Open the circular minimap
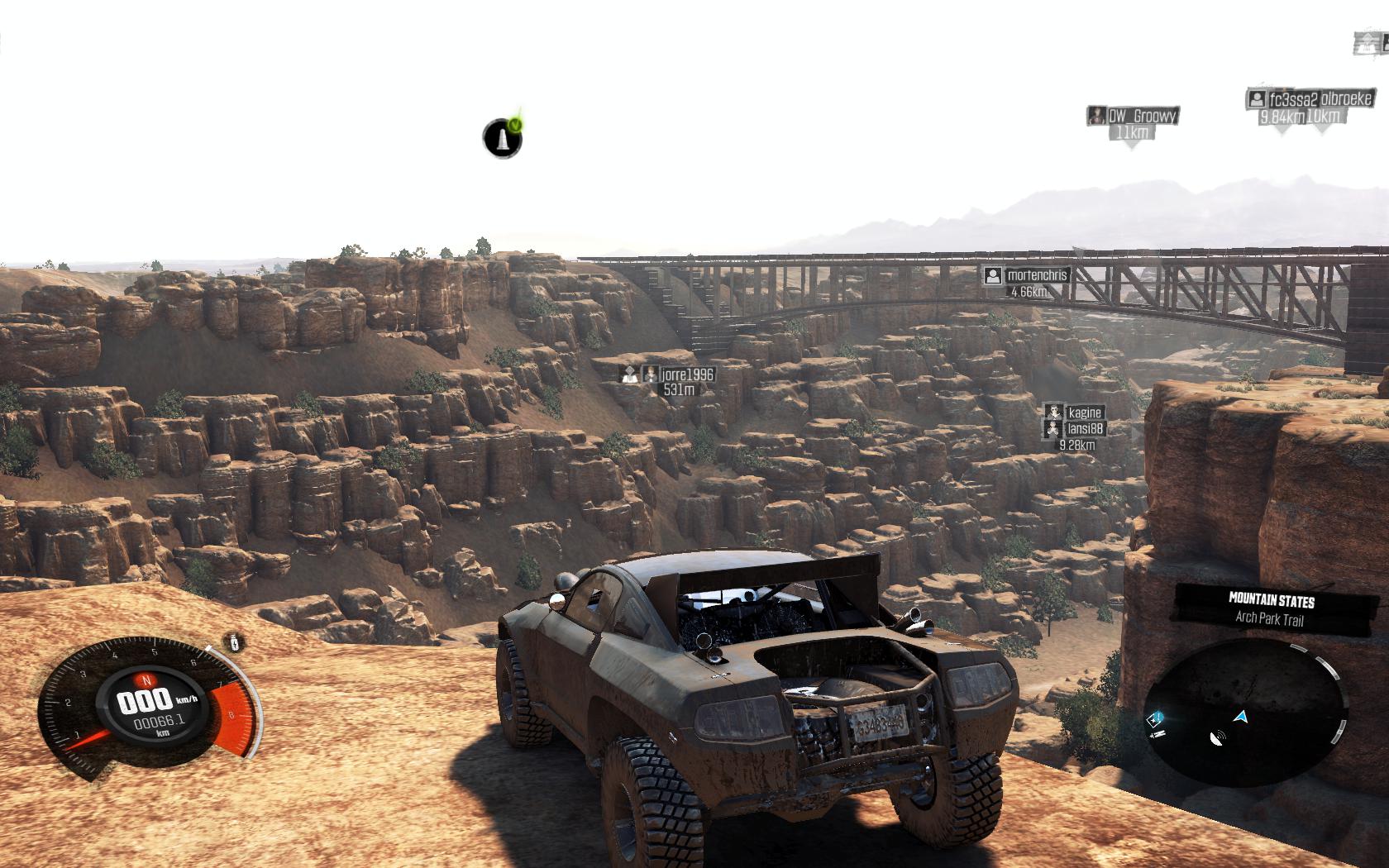 (1247, 714)
